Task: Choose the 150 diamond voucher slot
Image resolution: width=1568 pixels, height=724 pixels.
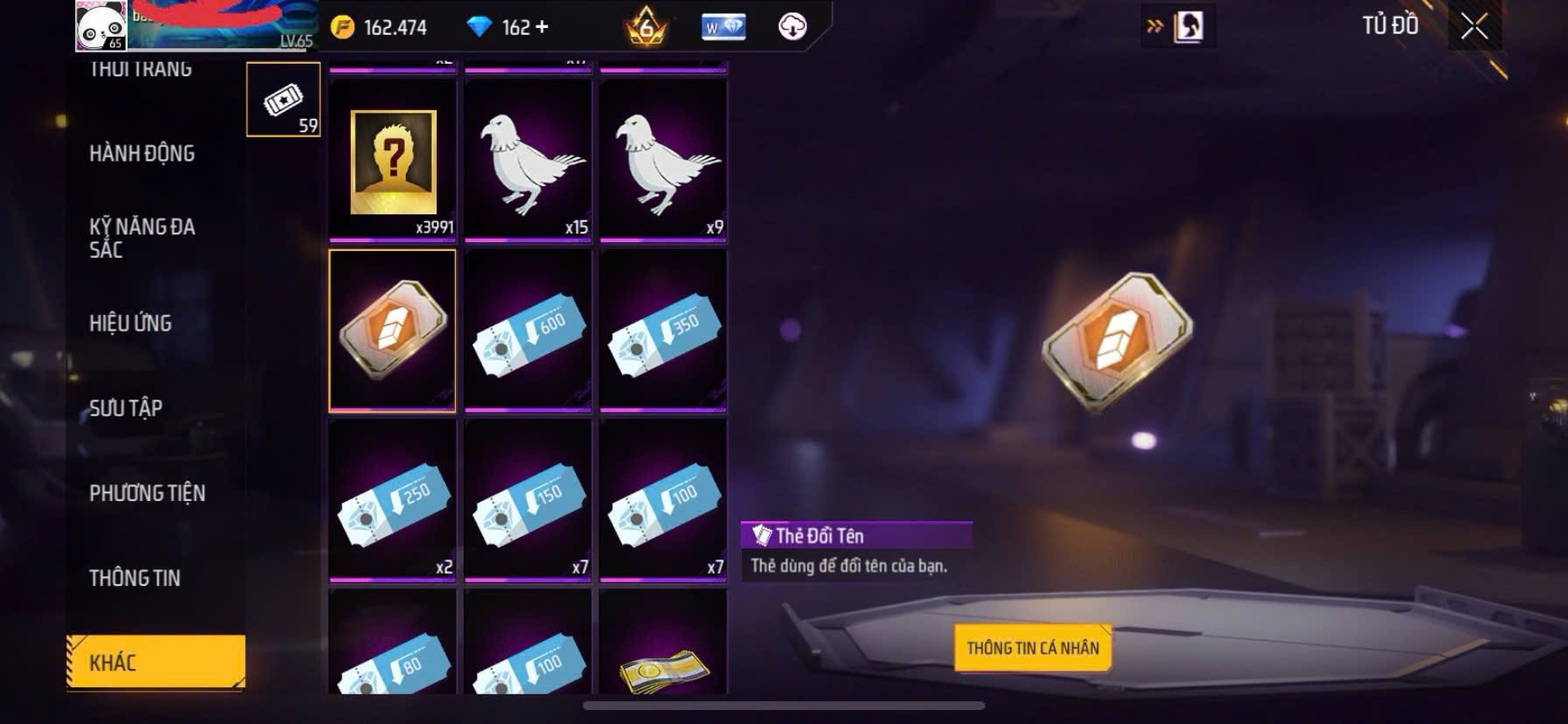Action: (528, 500)
